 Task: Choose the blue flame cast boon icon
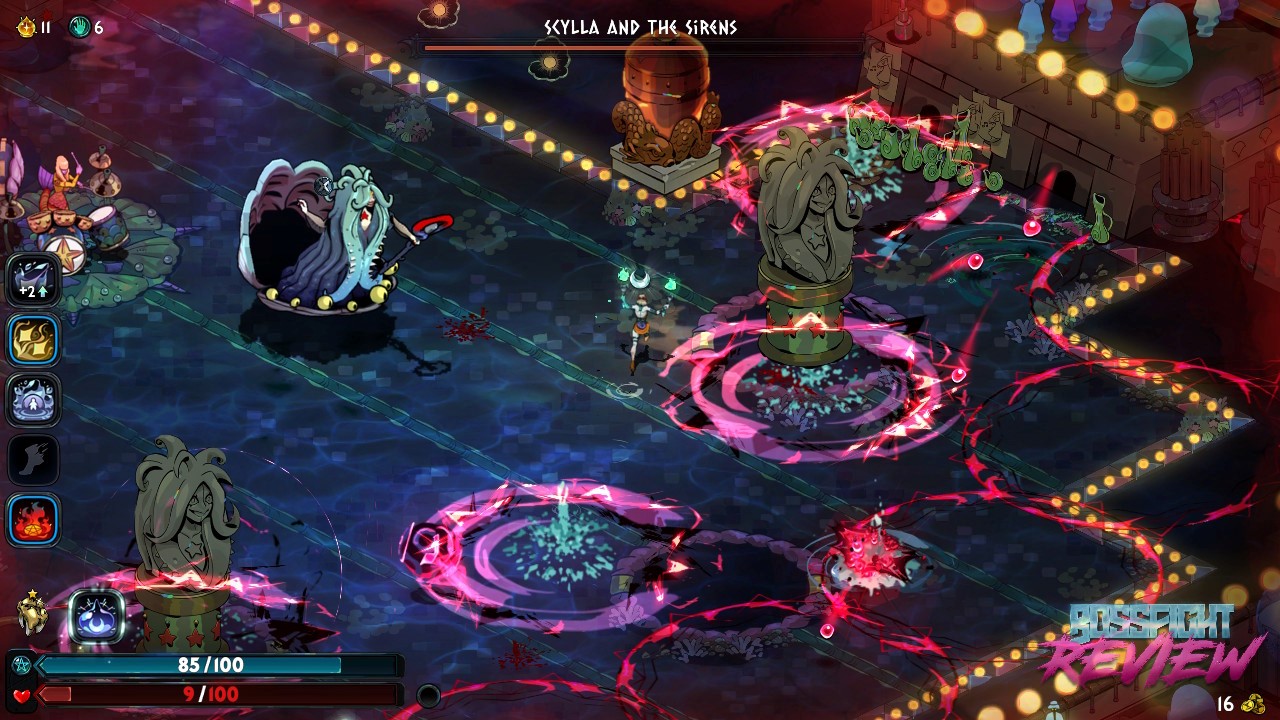point(34,400)
